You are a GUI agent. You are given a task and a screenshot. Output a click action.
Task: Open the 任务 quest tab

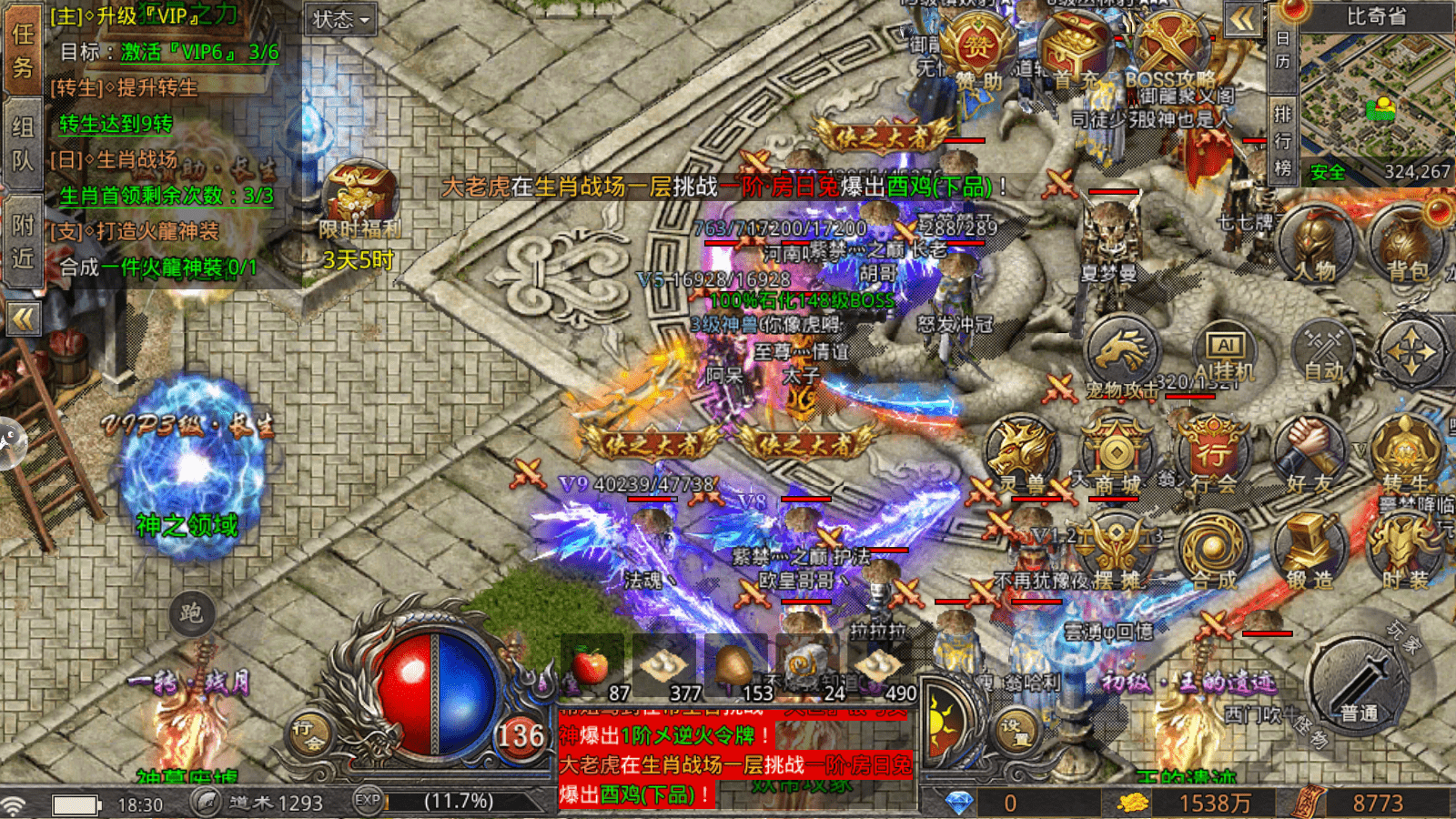click(x=23, y=50)
